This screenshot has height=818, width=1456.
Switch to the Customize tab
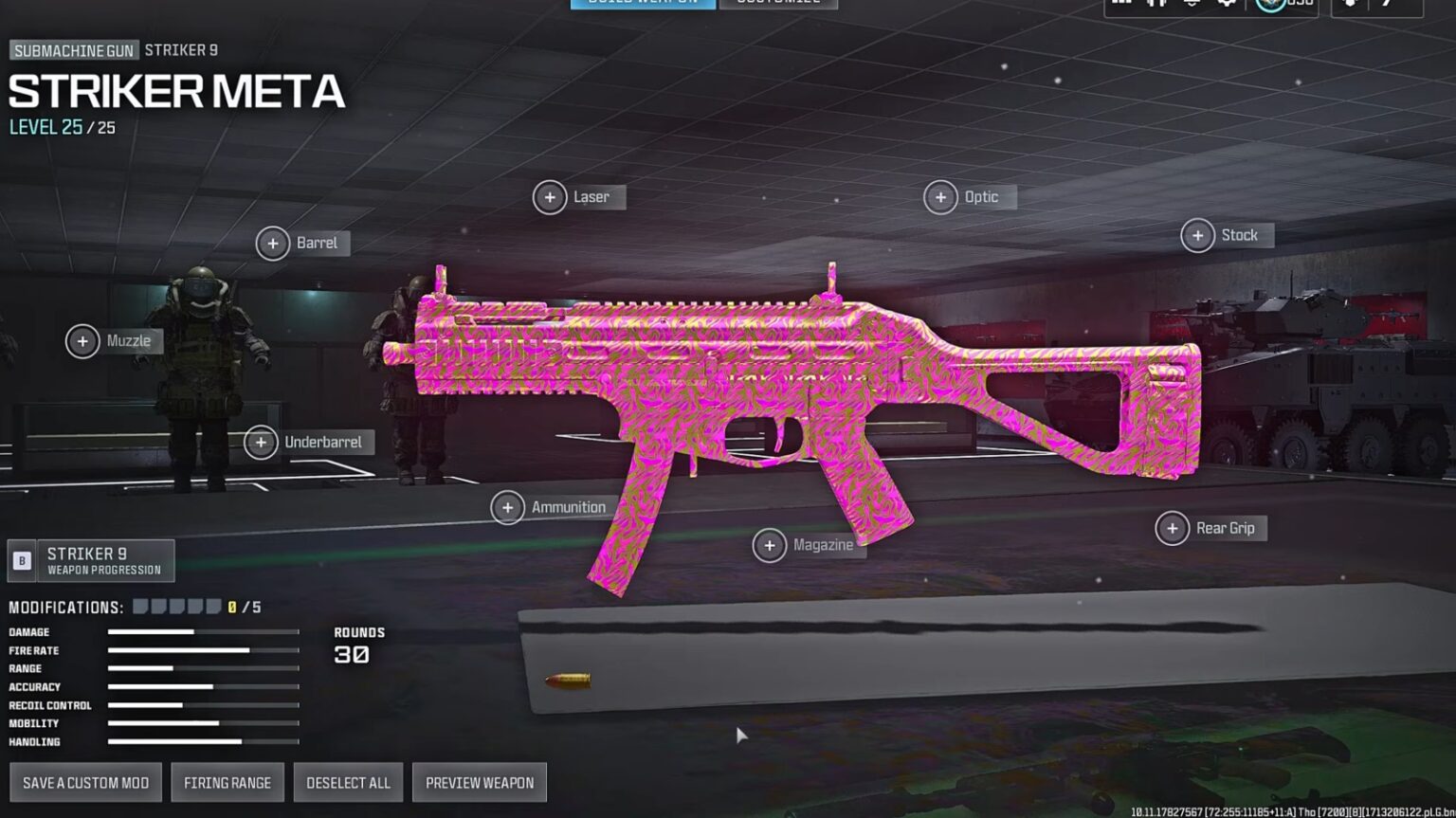tap(779, 4)
